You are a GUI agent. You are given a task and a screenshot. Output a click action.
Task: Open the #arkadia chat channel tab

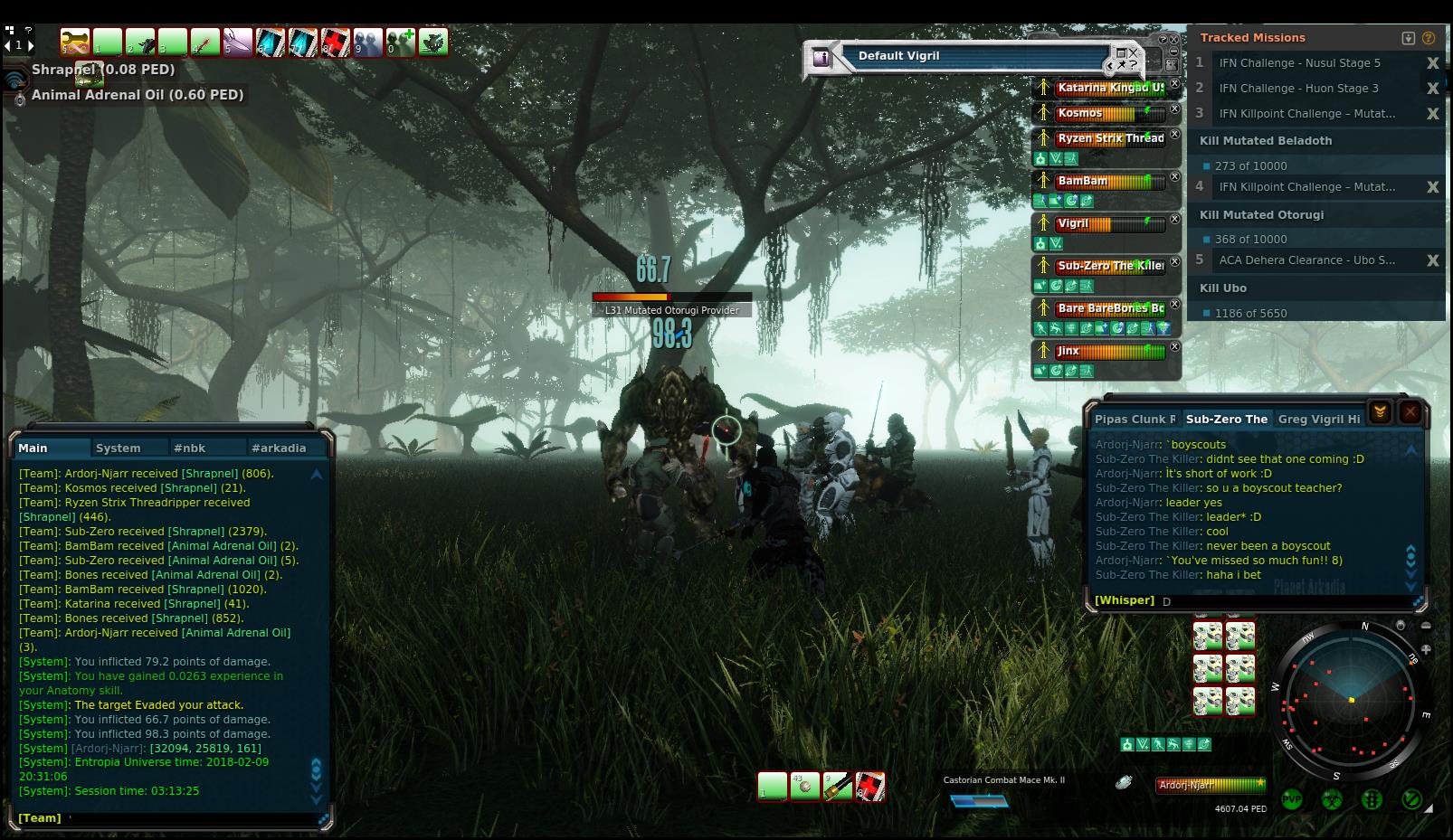click(x=280, y=448)
